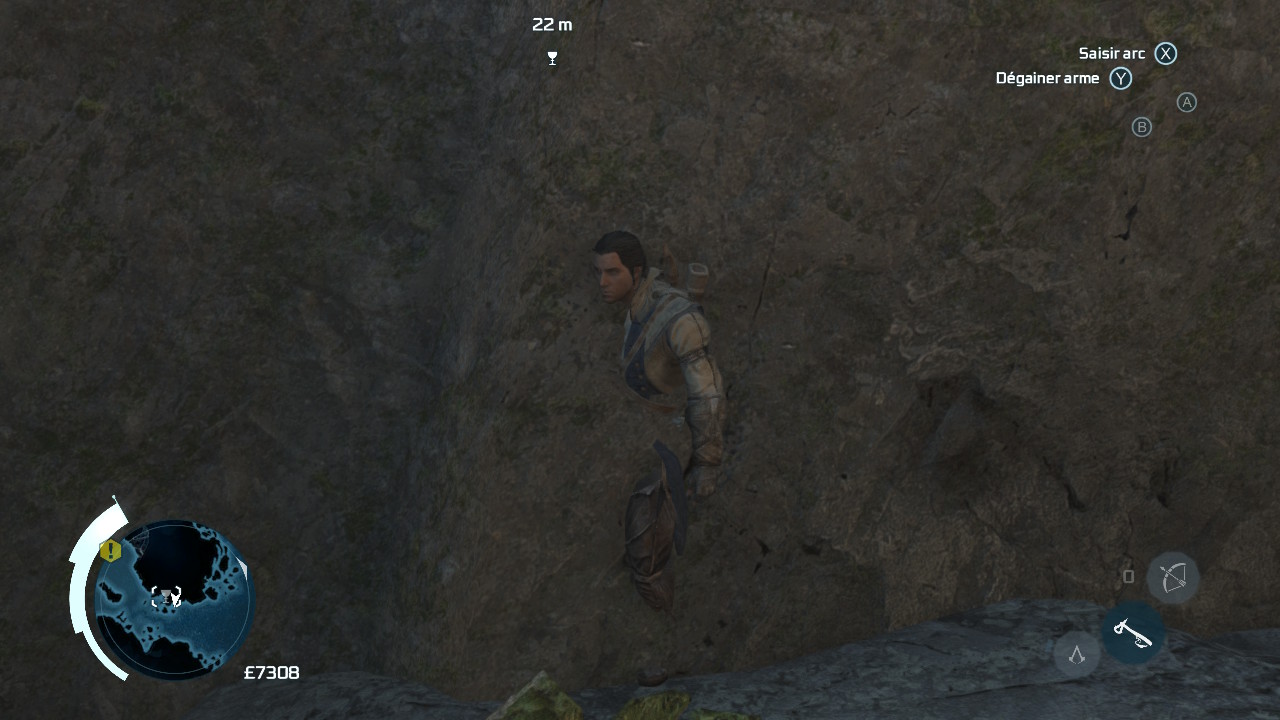Select the bow weapon icon

point(1173,577)
